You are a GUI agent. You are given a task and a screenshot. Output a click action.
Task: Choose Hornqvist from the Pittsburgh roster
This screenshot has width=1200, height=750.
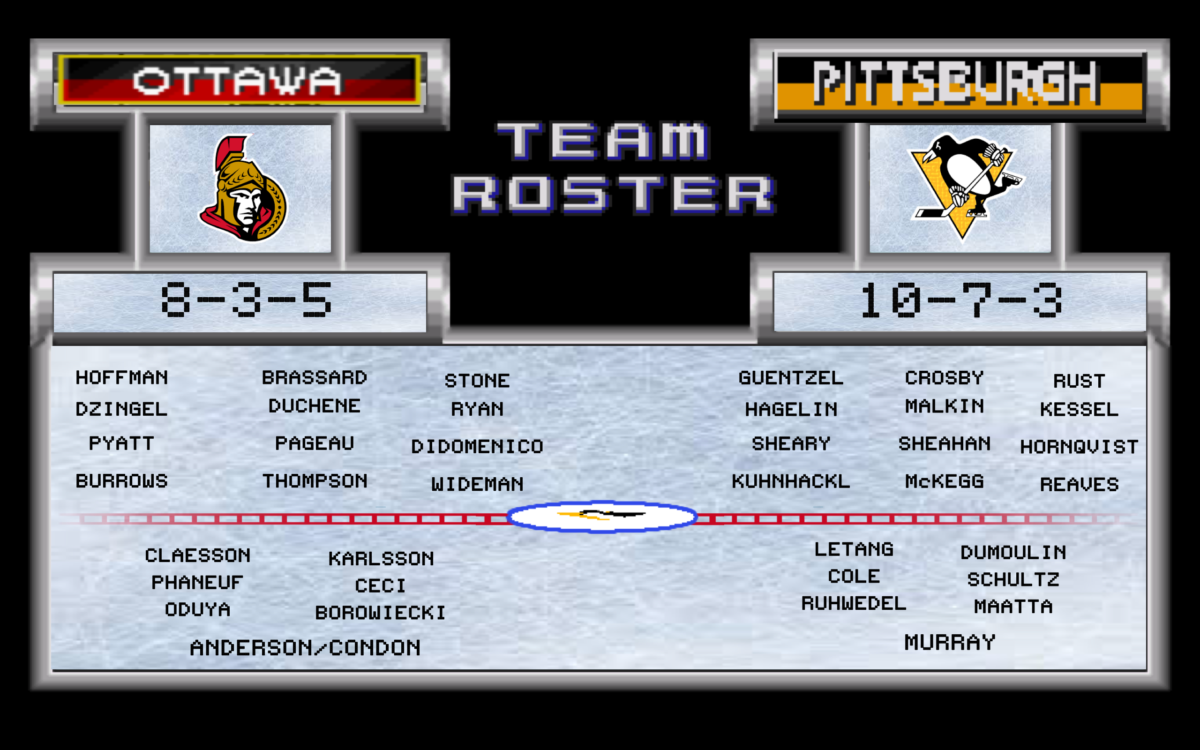(1079, 447)
